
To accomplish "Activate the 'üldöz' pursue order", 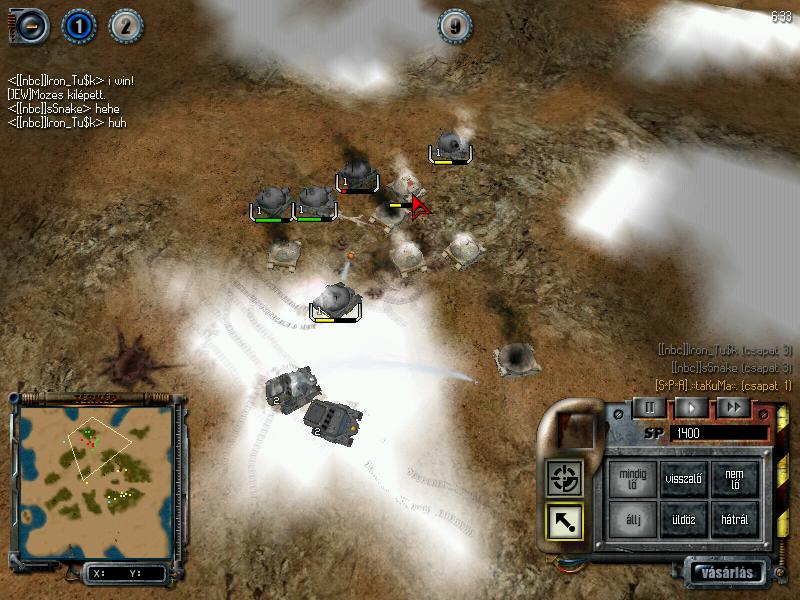I will pyautogui.click(x=684, y=520).
